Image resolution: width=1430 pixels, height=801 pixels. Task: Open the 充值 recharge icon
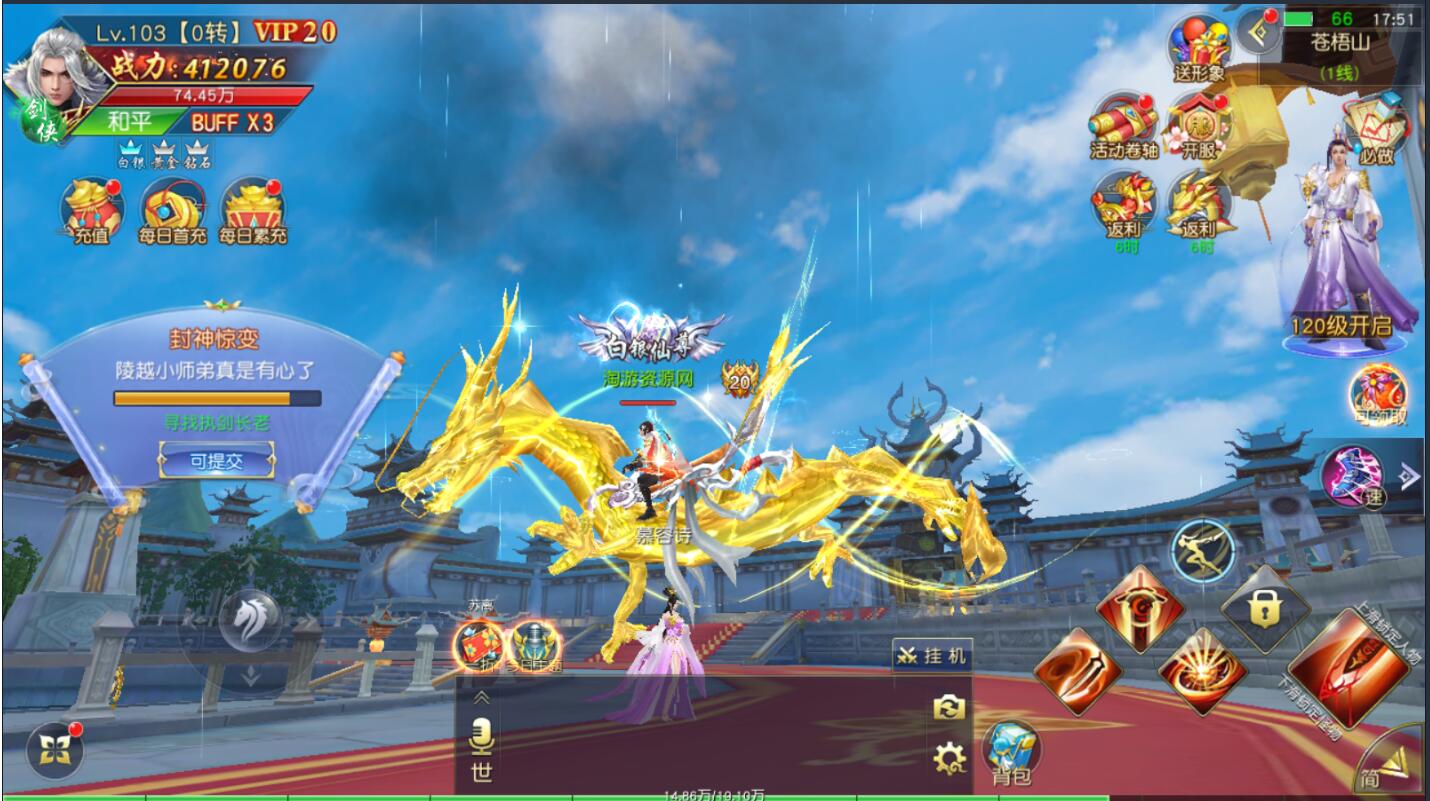click(x=92, y=211)
